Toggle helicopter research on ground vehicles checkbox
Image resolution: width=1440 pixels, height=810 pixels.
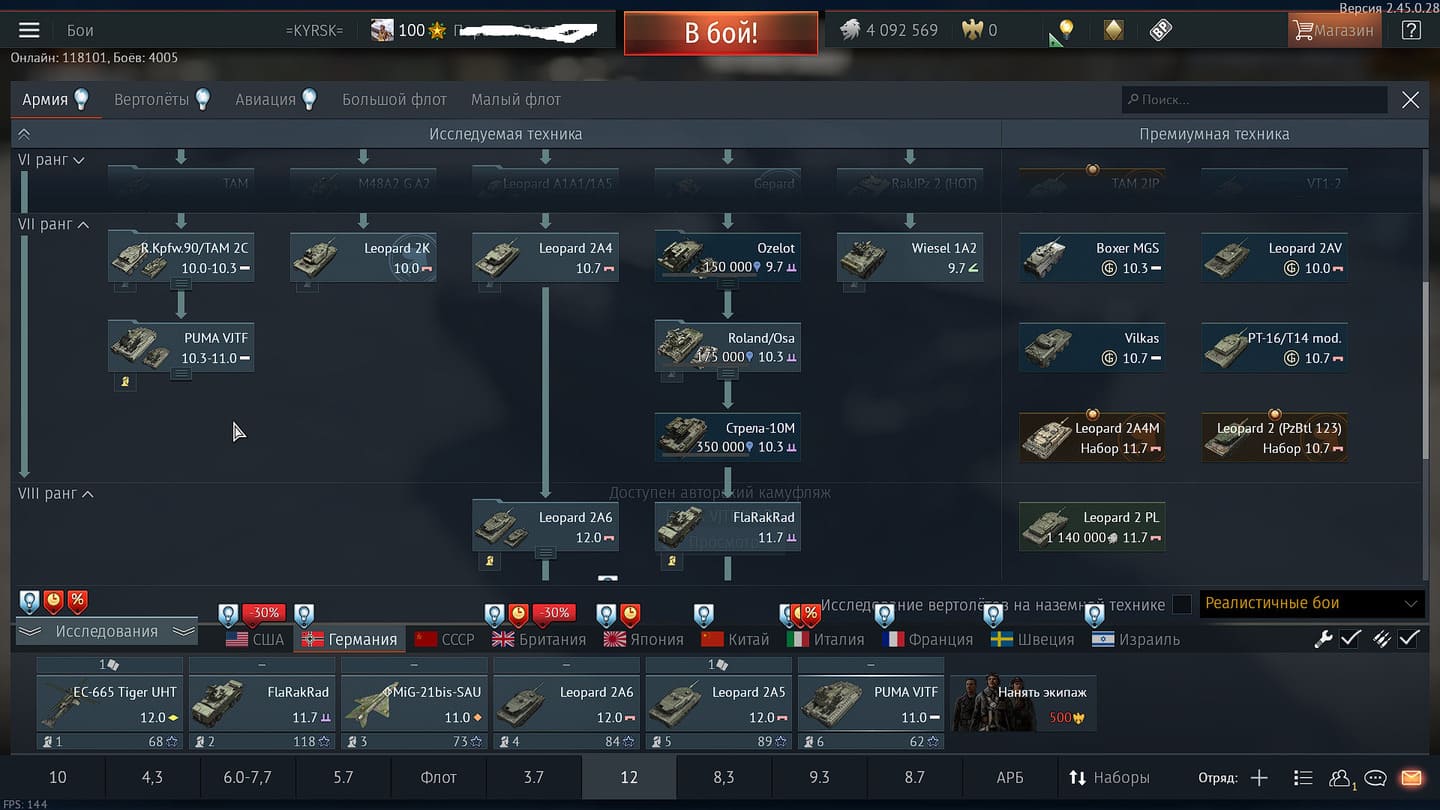(x=1182, y=604)
